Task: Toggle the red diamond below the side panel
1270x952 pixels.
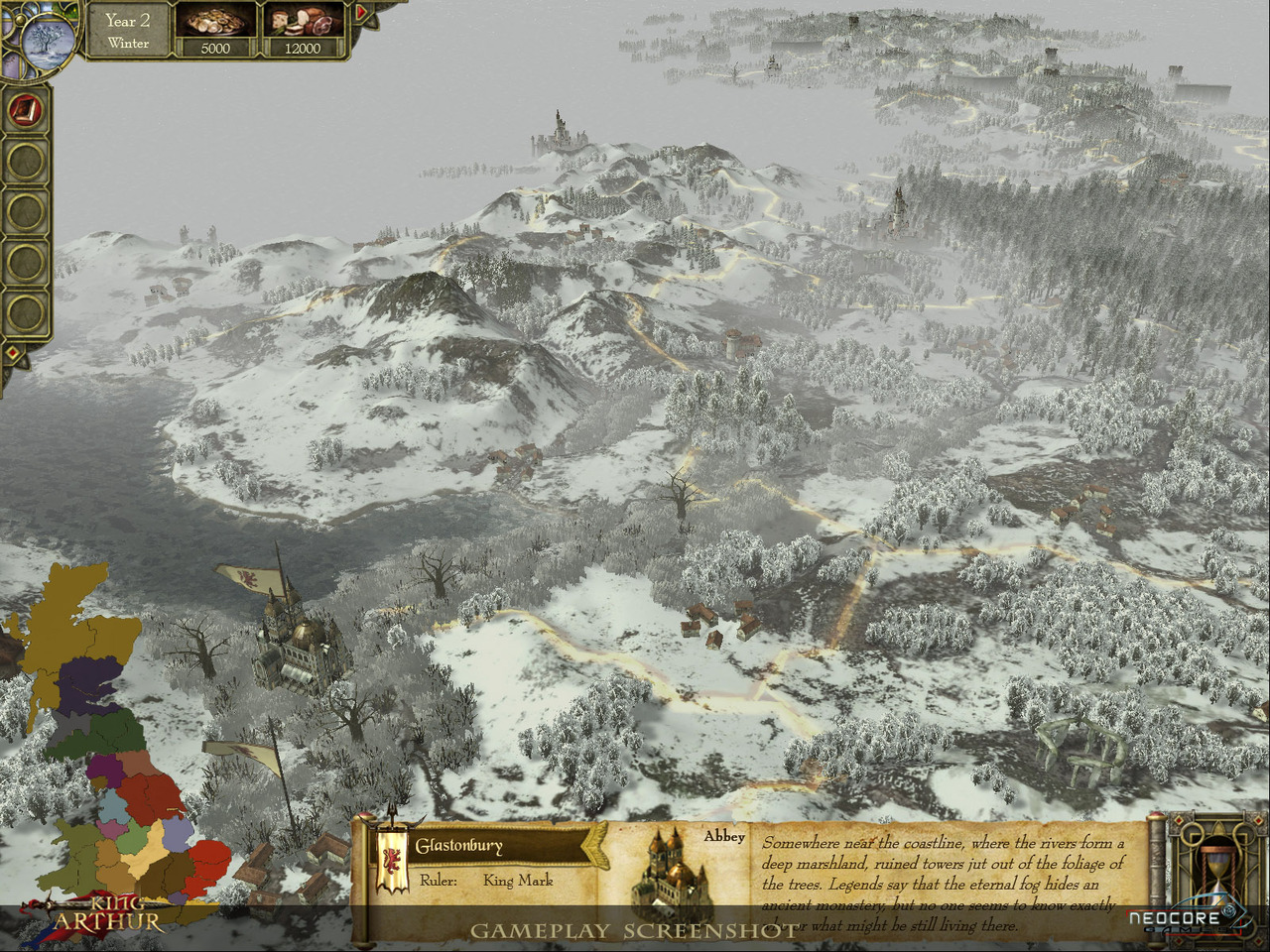Action: 12,353
